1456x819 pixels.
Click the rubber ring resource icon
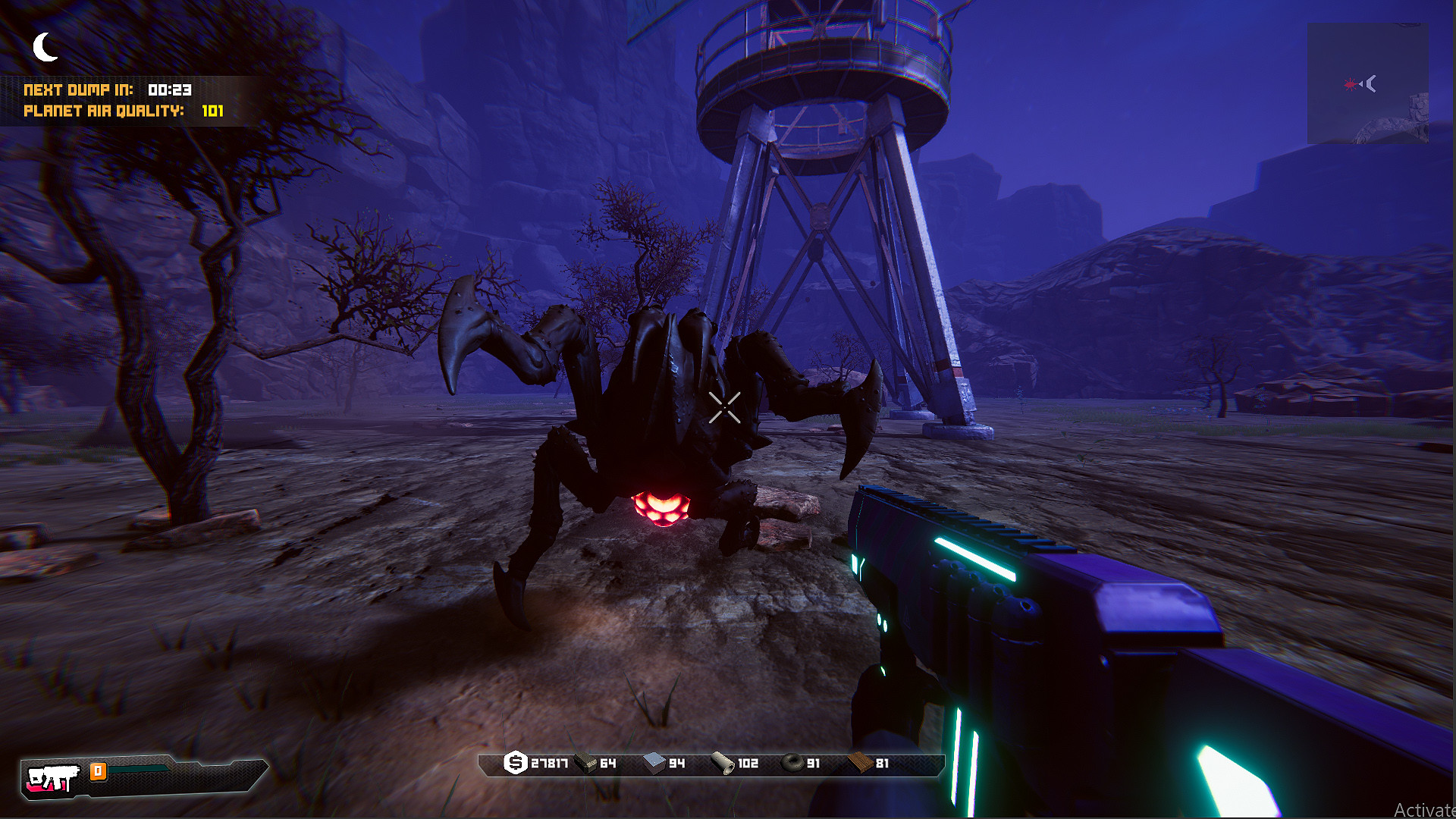791,764
